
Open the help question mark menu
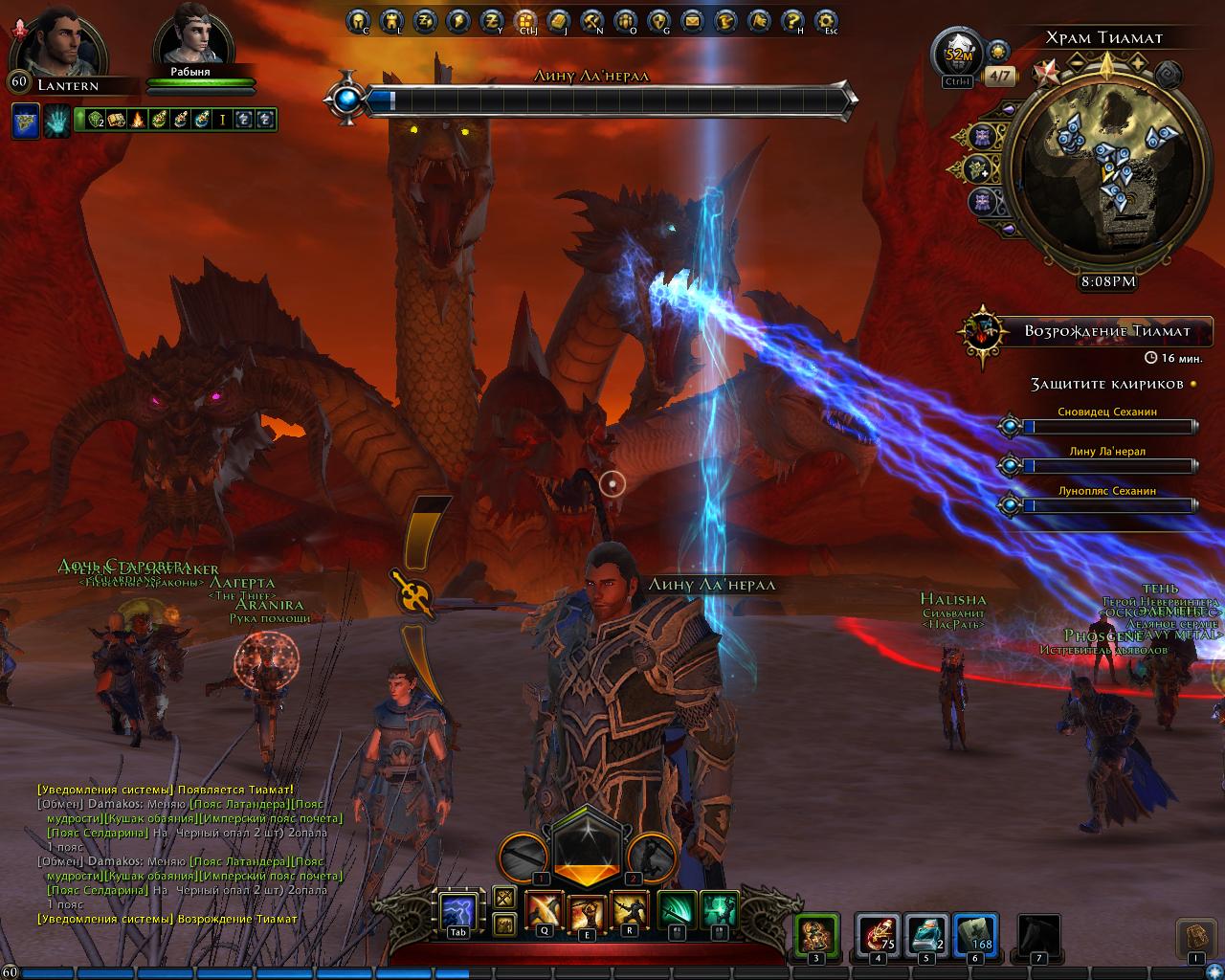791,19
